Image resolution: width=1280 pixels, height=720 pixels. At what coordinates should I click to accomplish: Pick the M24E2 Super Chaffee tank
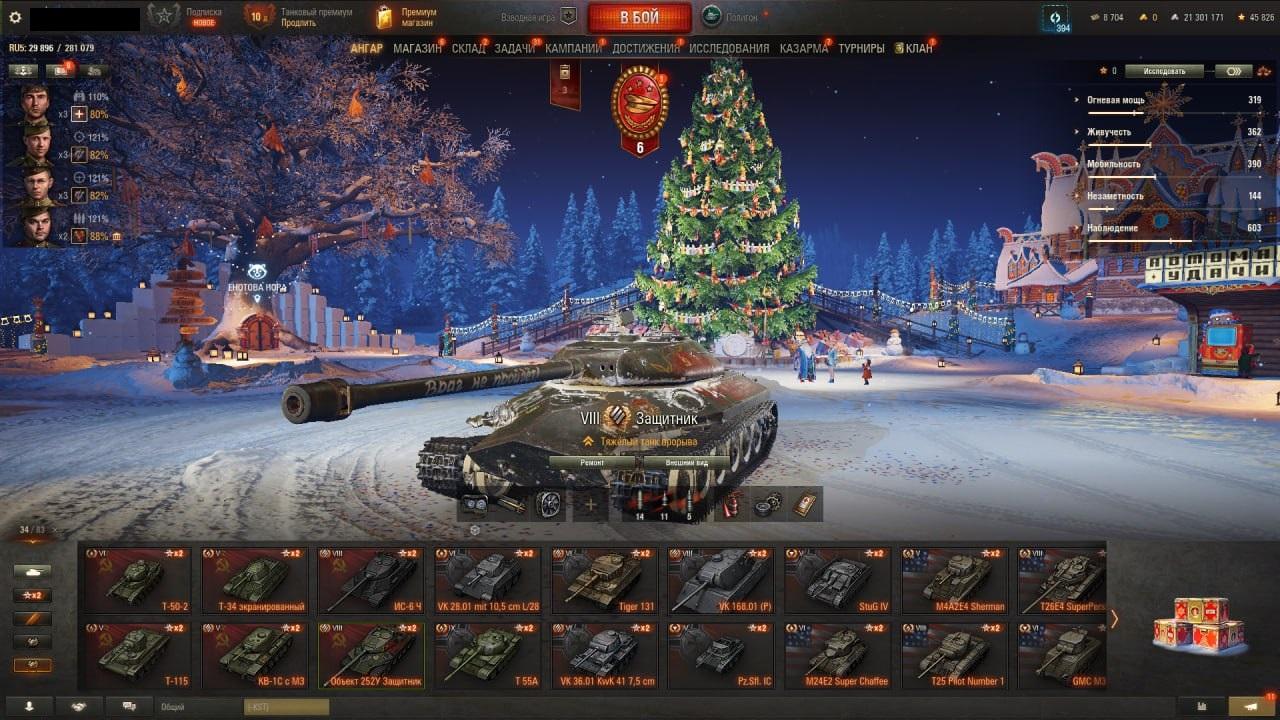click(837, 655)
